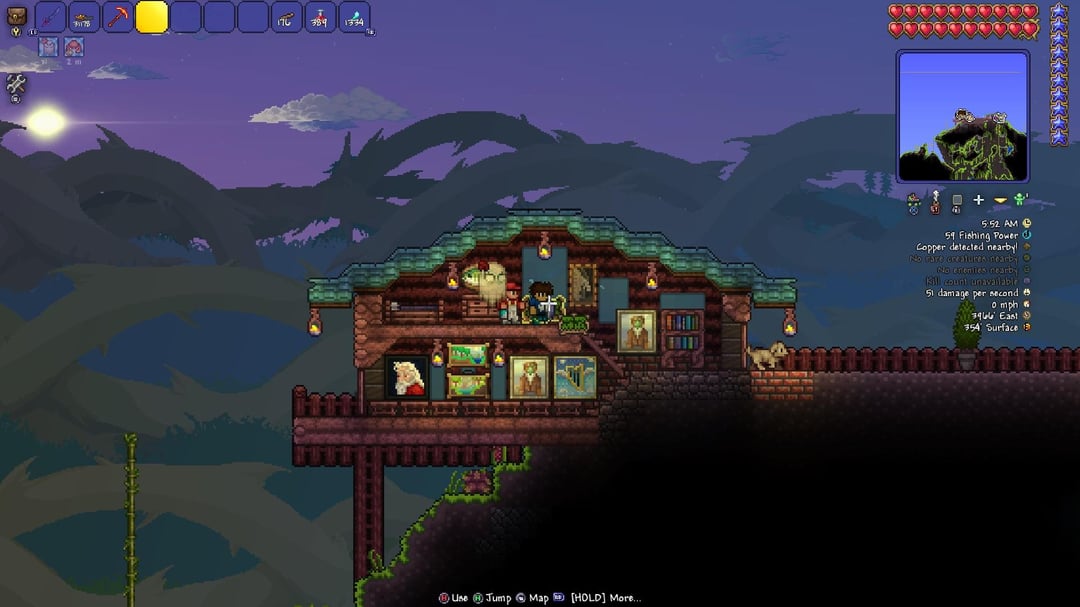Click the green figure icon below the minimap
Image resolution: width=1080 pixels, height=607 pixels.
[x=1021, y=200]
